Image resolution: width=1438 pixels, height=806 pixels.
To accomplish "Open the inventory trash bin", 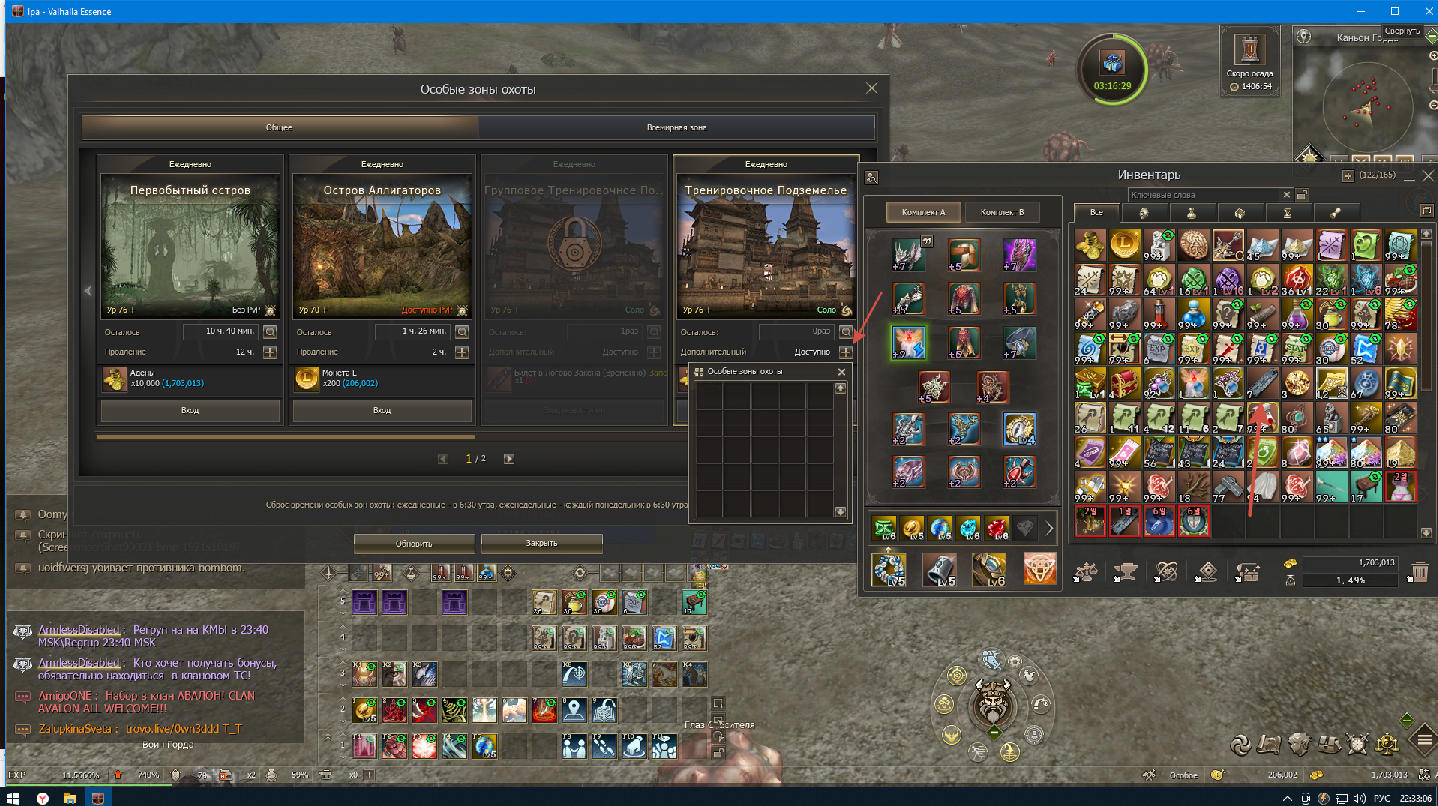I will [x=1418, y=572].
